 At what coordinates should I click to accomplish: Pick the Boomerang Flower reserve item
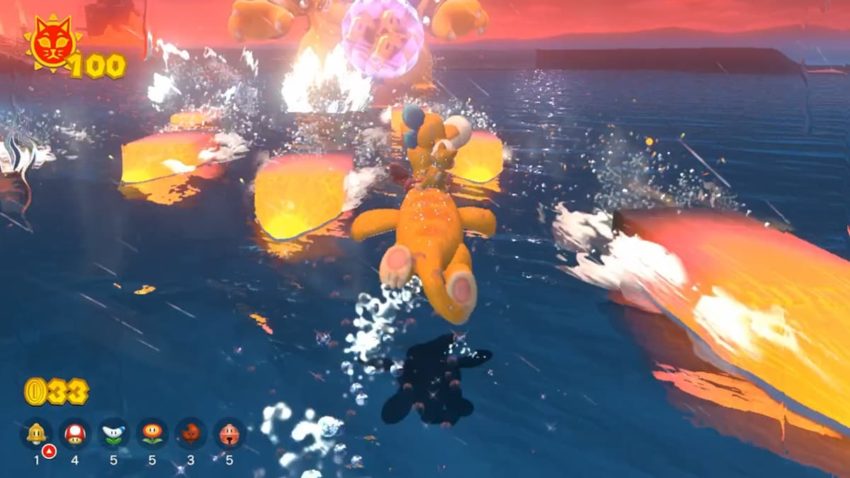[114, 433]
